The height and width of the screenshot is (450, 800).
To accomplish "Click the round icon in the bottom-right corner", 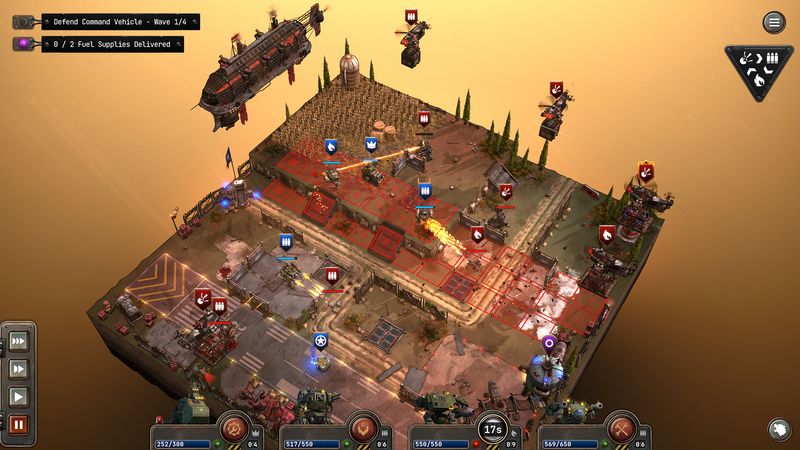I will [776, 428].
